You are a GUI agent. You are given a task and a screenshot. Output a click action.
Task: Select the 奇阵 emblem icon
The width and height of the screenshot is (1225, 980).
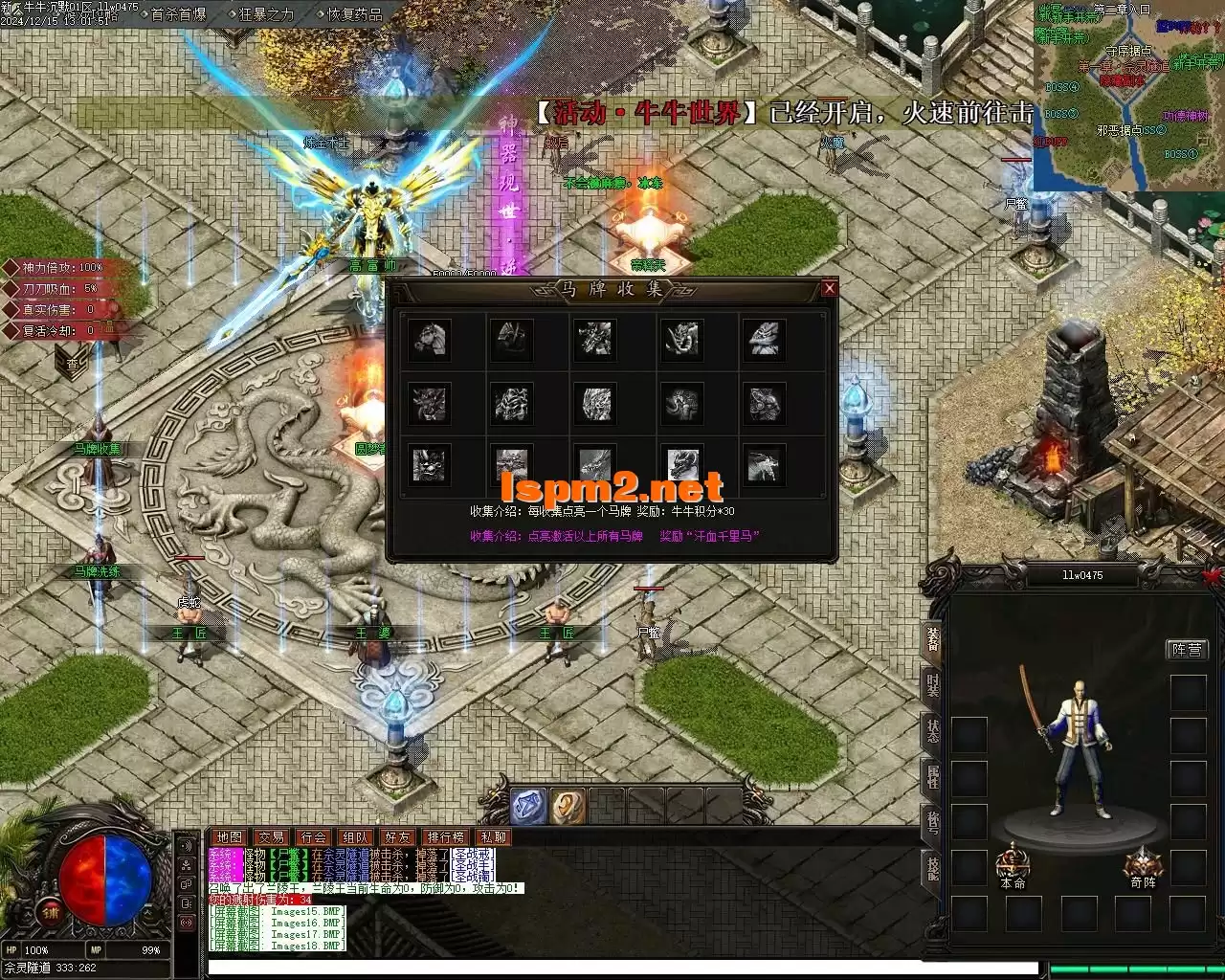[x=1143, y=862]
